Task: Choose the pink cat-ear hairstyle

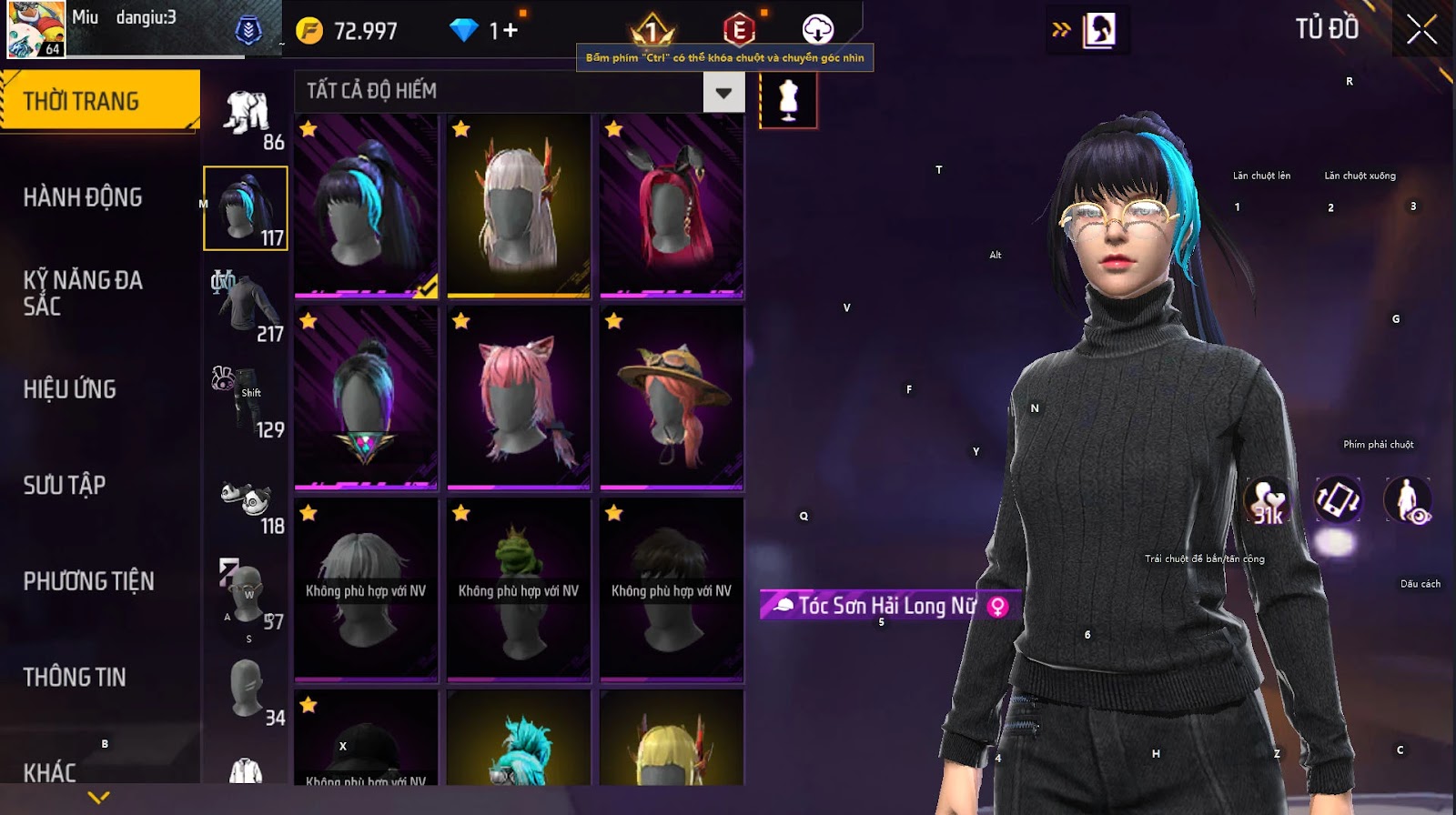Action: pyautogui.click(x=519, y=397)
